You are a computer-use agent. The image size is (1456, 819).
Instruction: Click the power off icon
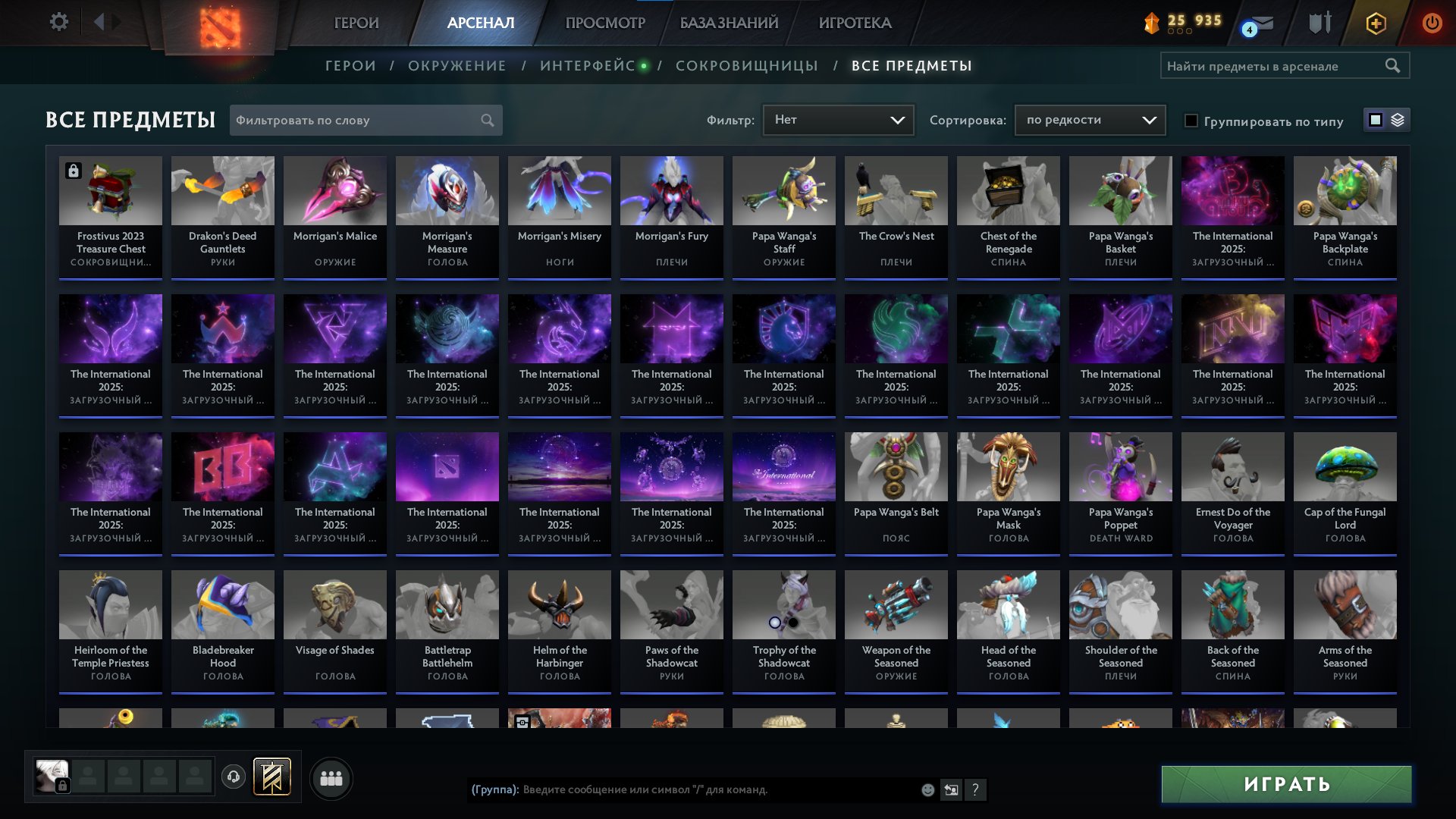[1432, 23]
